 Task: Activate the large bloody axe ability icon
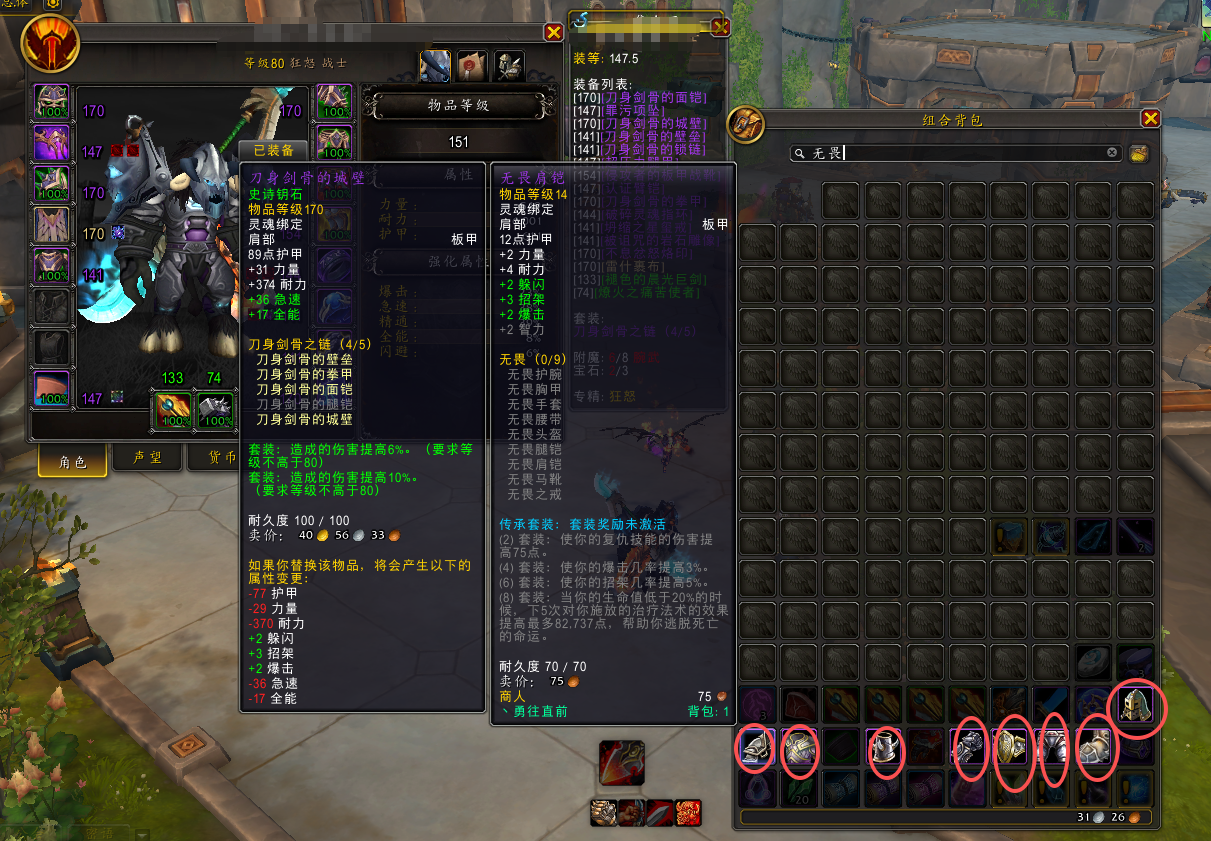coord(621,764)
